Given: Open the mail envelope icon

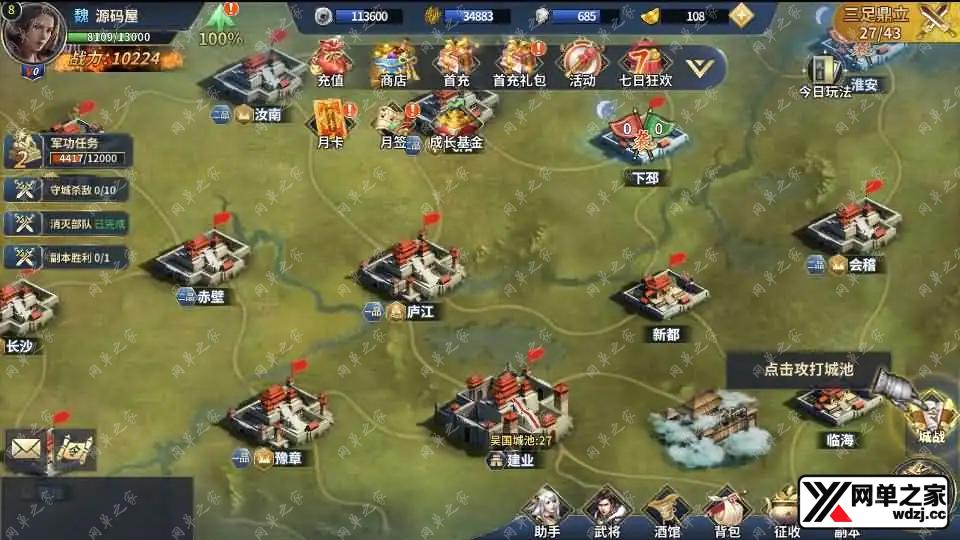Looking at the screenshot, I should (x=27, y=449).
